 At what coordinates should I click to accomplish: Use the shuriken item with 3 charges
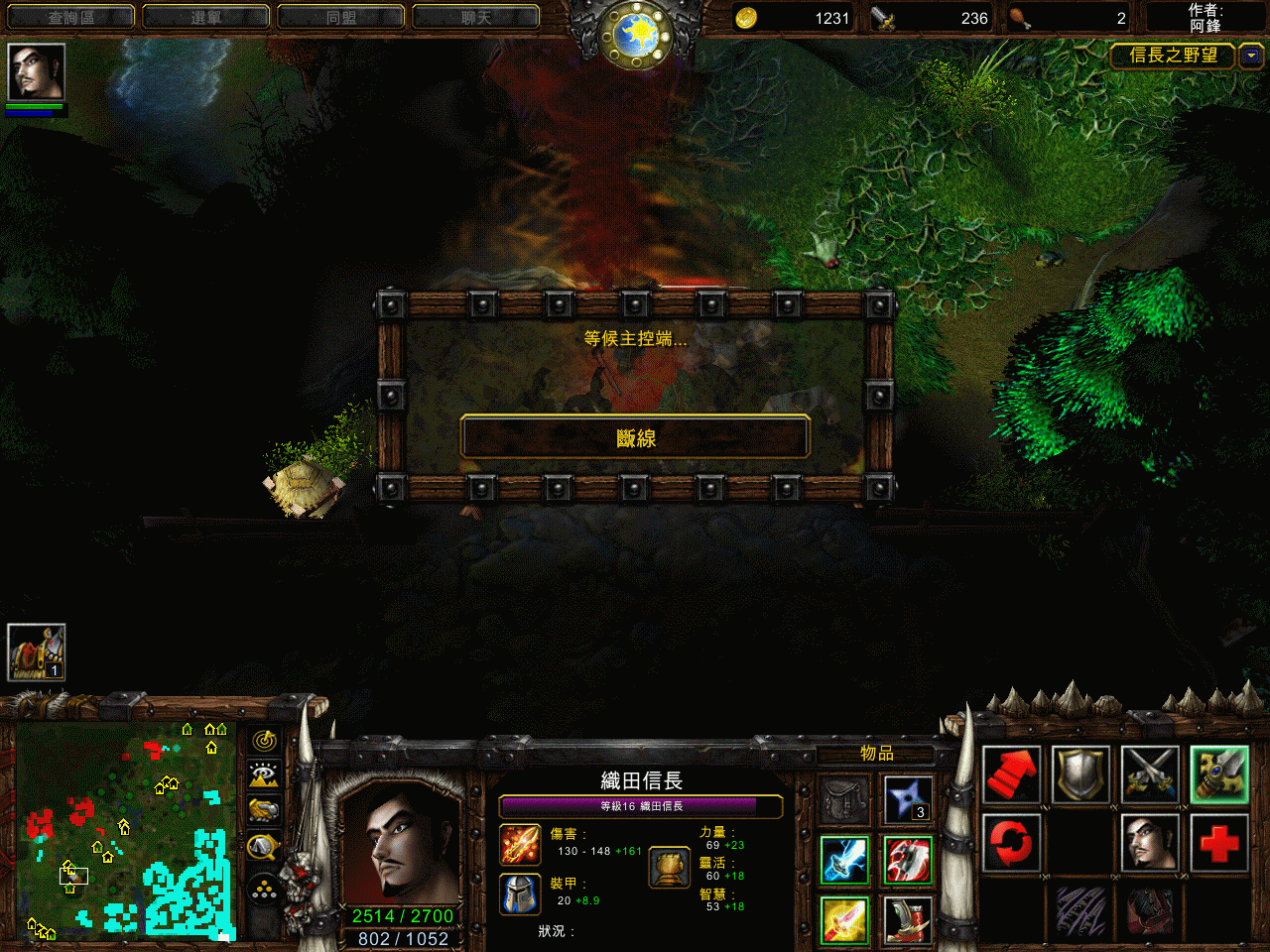pyautogui.click(x=909, y=798)
